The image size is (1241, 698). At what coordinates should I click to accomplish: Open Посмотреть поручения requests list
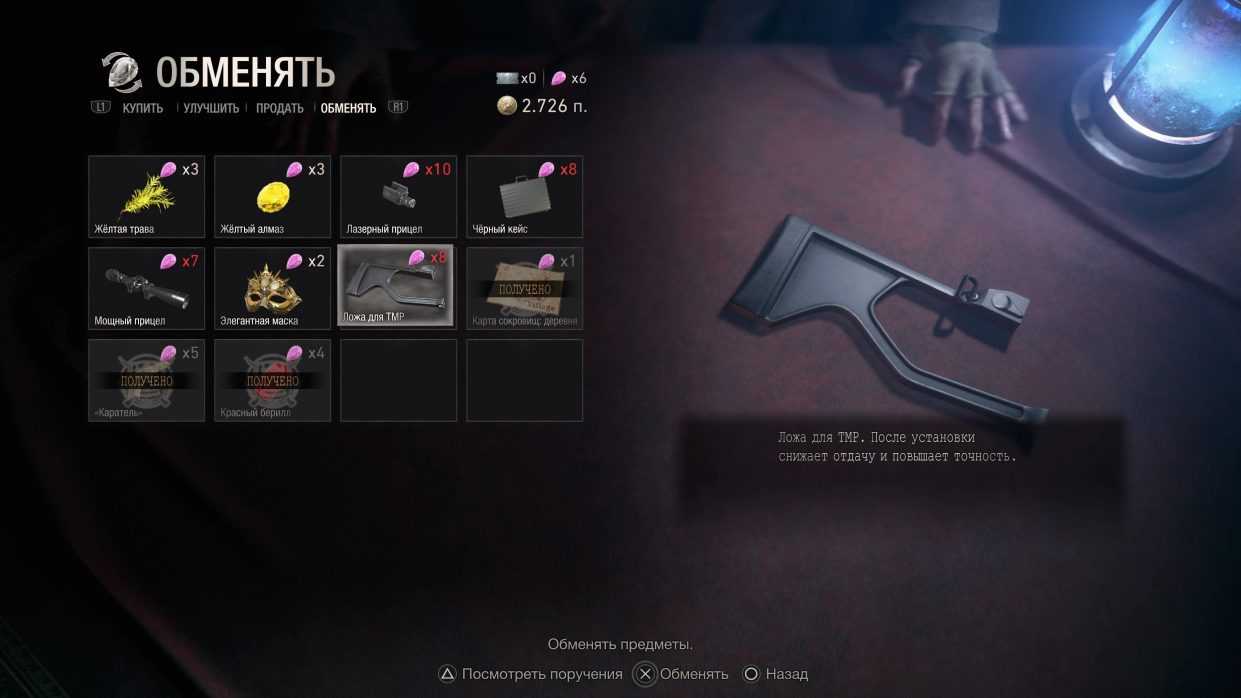pyautogui.click(x=531, y=674)
